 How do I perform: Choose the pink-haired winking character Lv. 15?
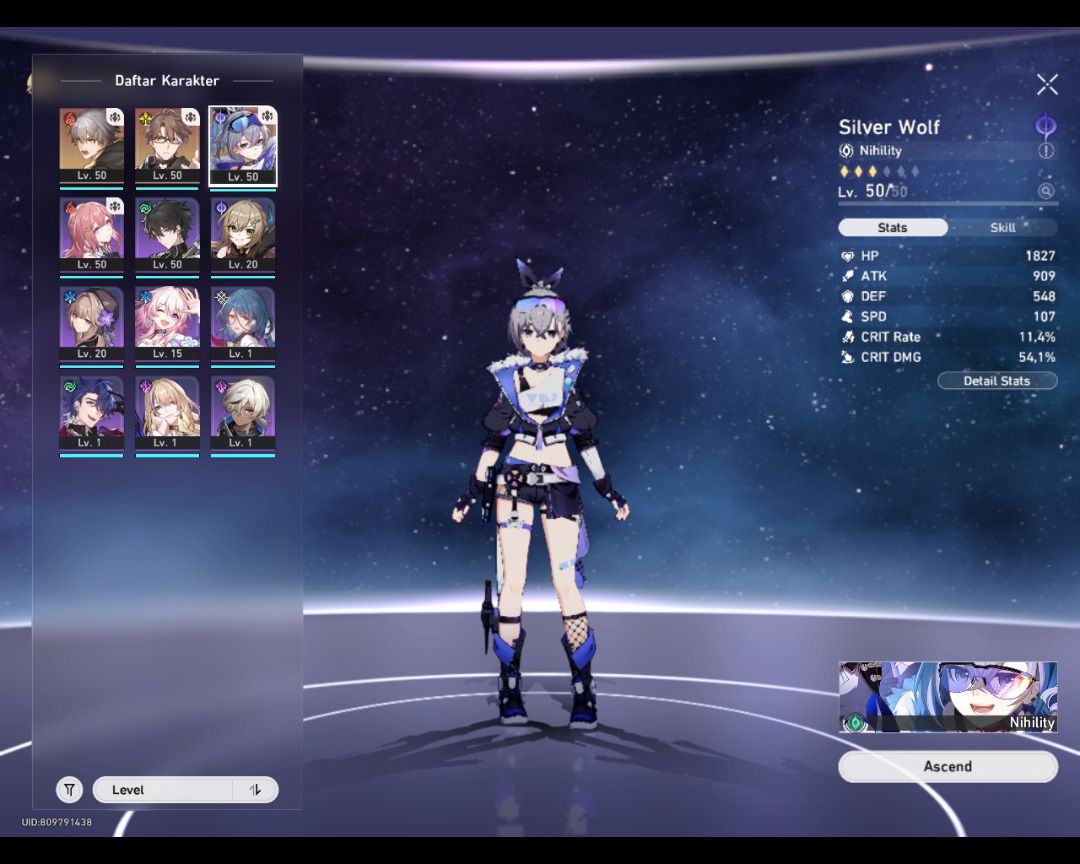167,325
